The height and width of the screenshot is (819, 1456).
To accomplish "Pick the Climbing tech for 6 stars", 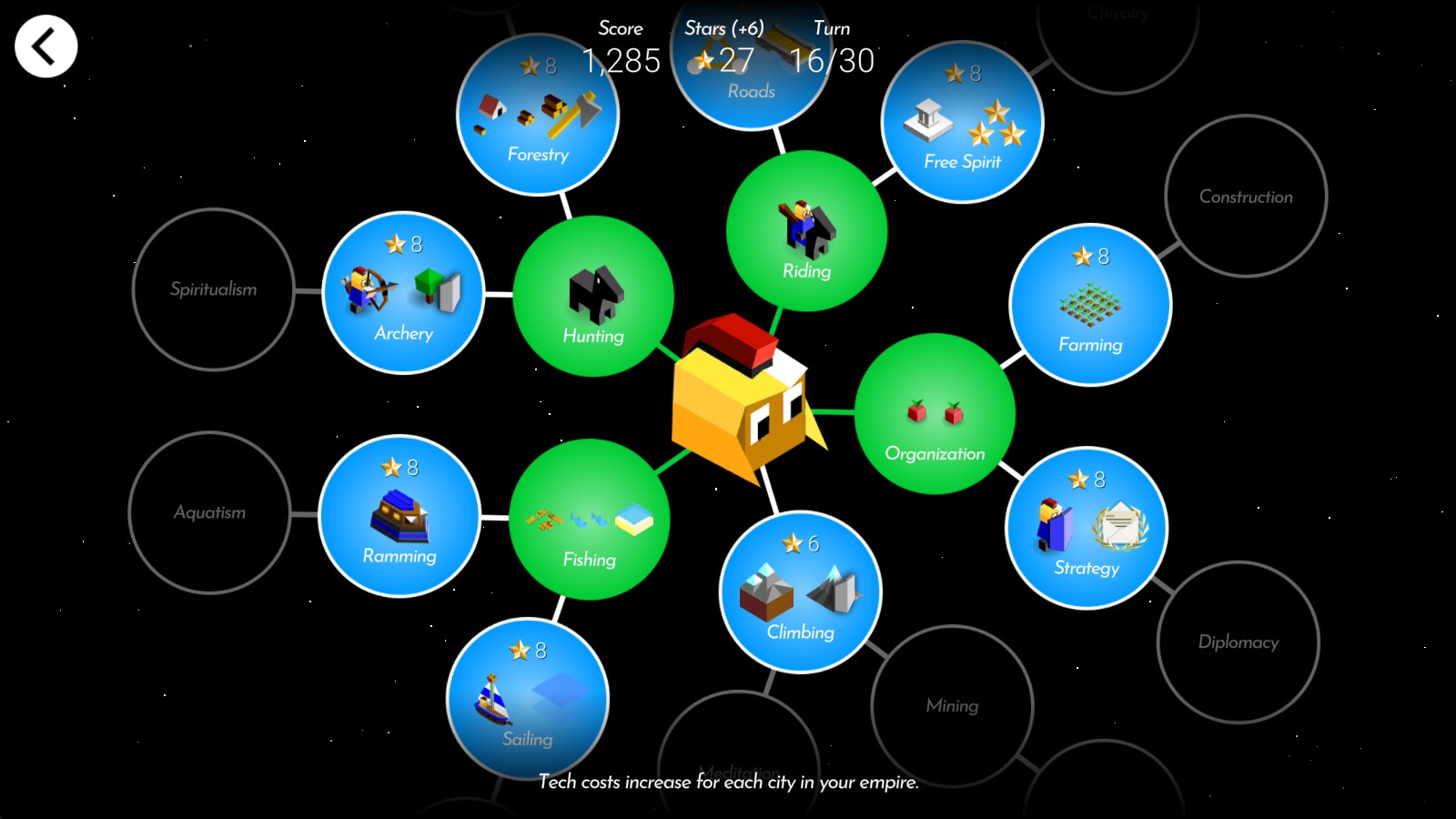I will click(800, 592).
